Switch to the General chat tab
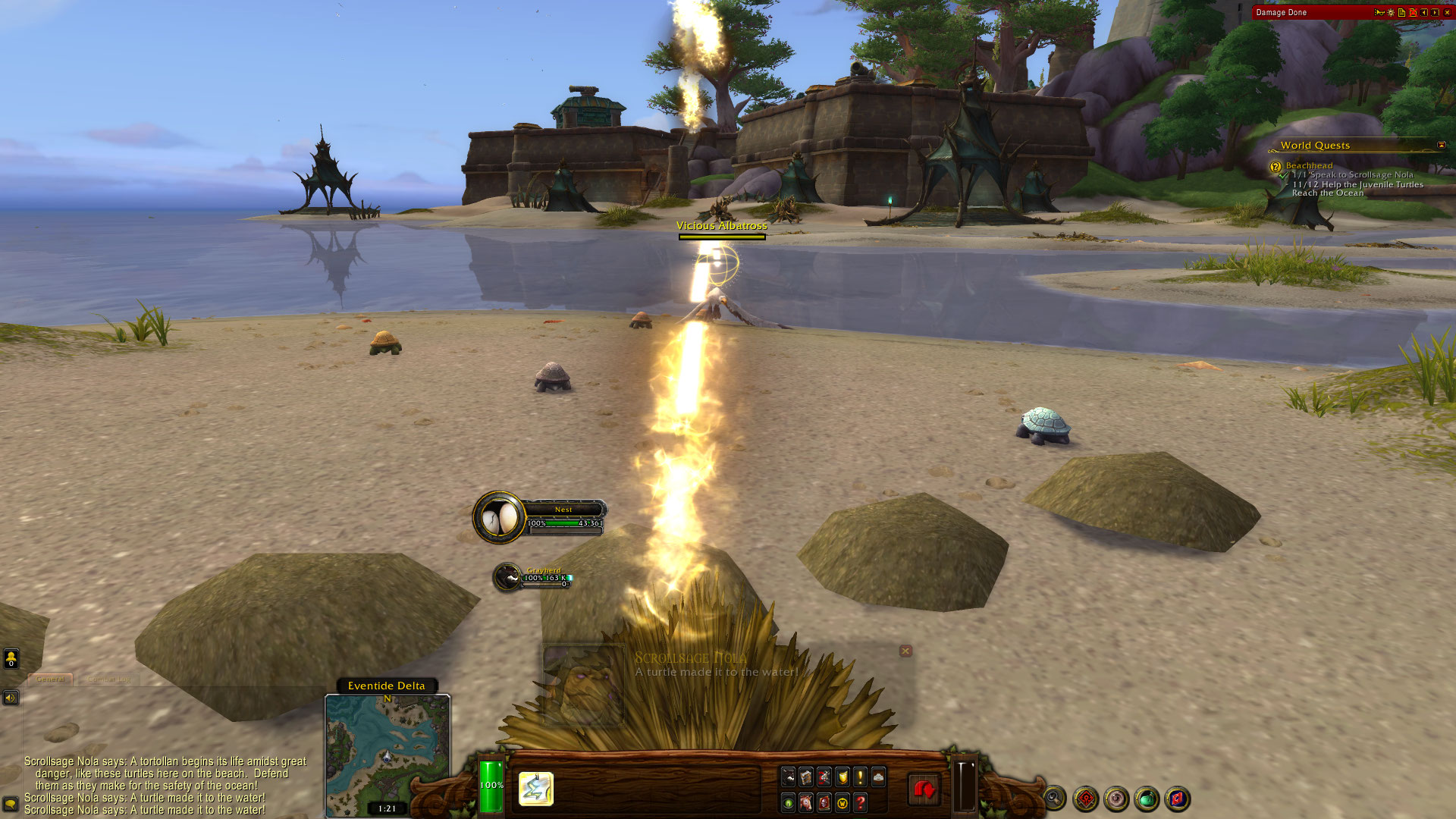This screenshot has width=1456, height=819. pos(50,679)
